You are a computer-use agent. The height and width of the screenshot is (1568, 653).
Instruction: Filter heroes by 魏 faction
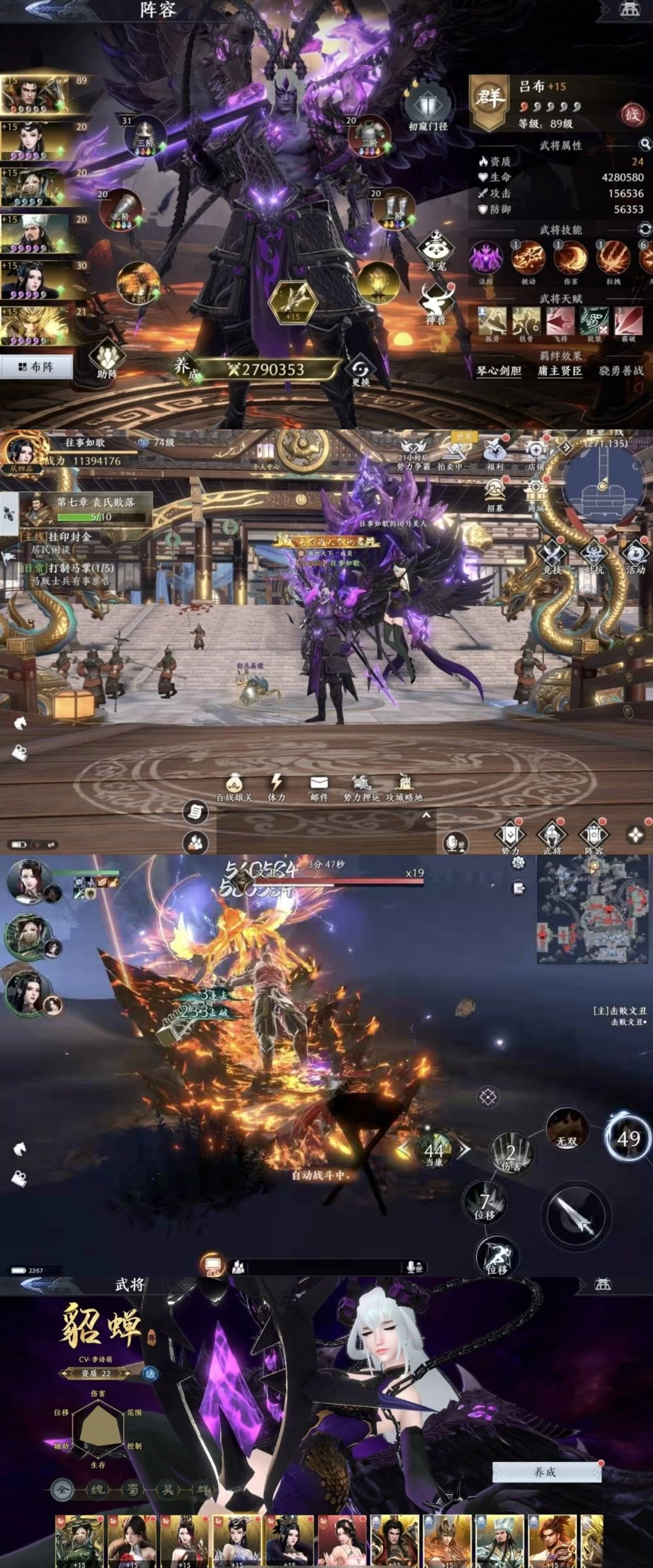[97, 1489]
